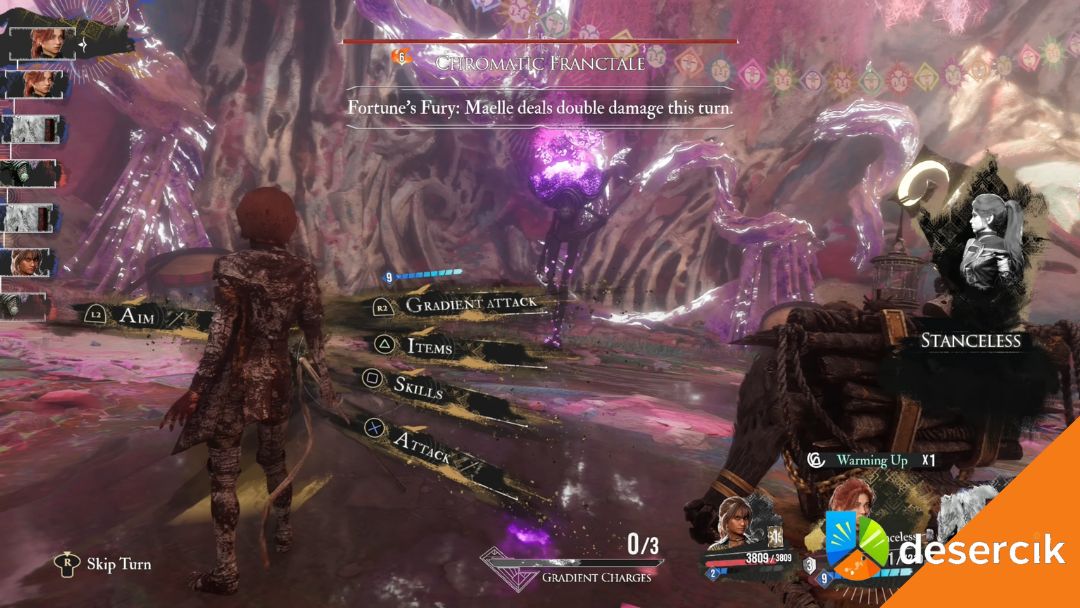Choose the Gradient Attack option
Viewport: 1080px width, 608px height.
[470, 304]
